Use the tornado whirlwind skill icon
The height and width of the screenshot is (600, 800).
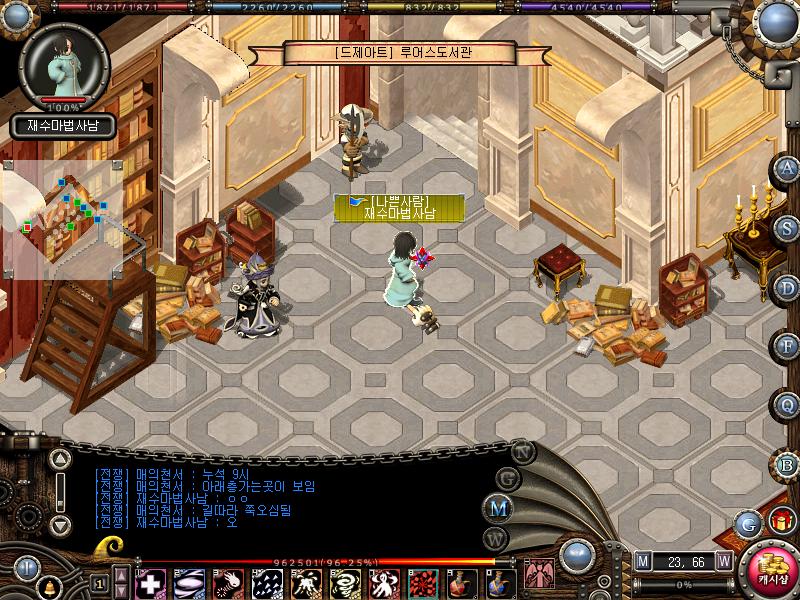pyautogui.click(x=347, y=583)
